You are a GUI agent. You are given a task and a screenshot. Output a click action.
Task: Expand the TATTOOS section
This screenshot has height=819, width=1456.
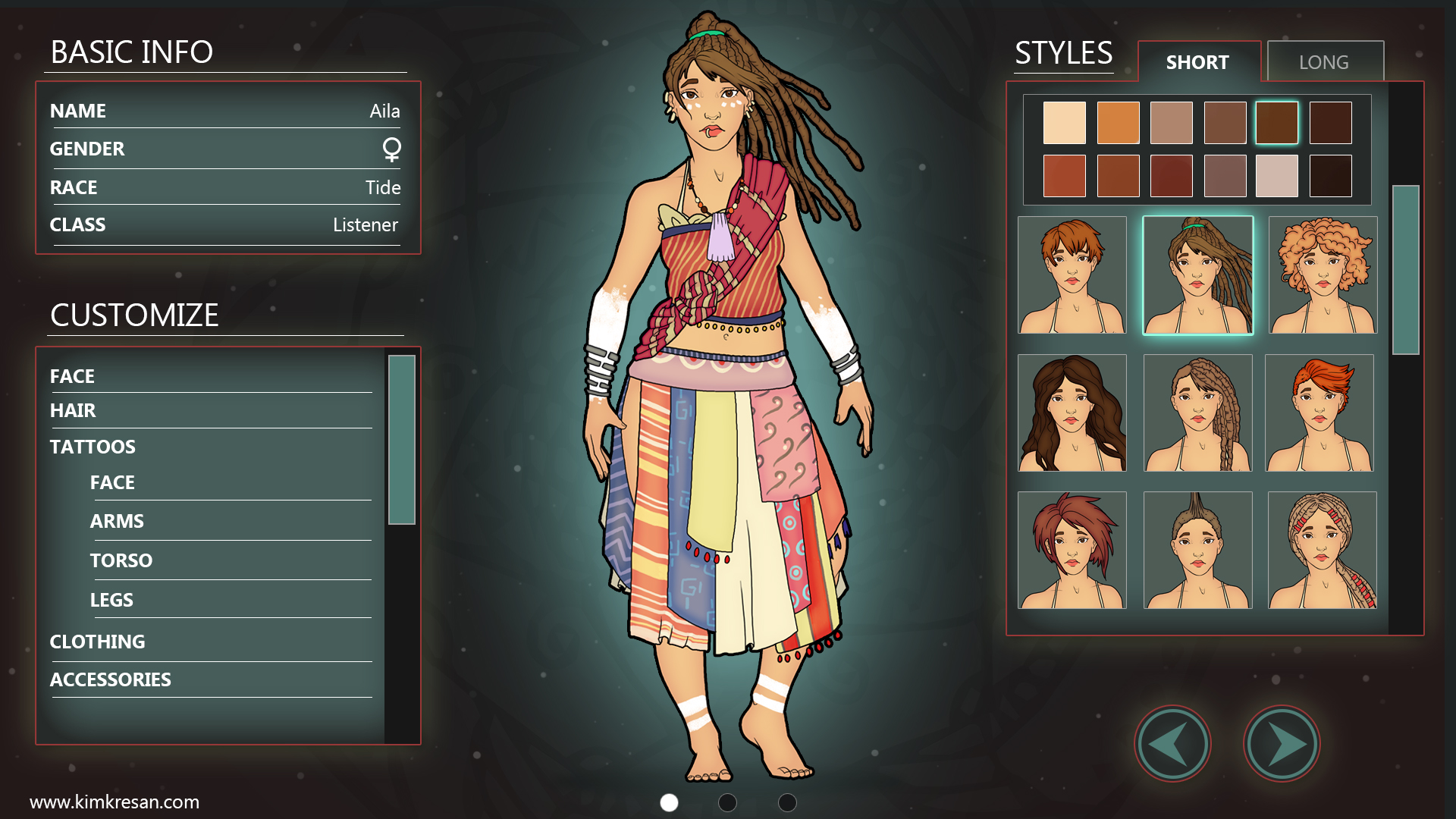(93, 447)
